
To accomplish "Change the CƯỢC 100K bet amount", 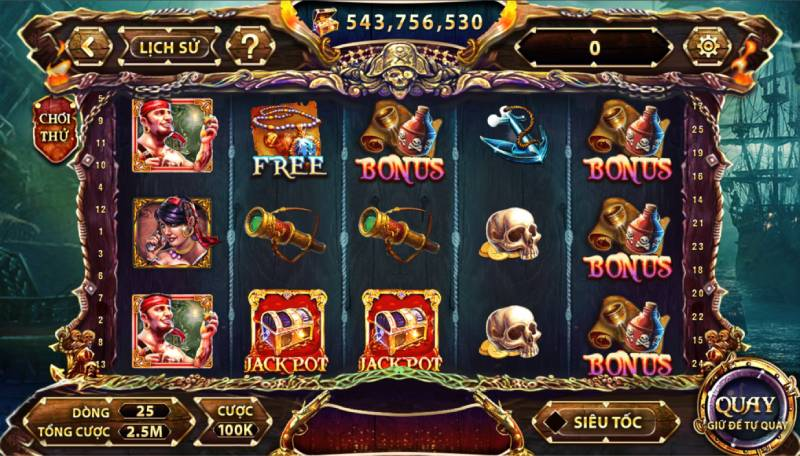I will coord(236,422).
